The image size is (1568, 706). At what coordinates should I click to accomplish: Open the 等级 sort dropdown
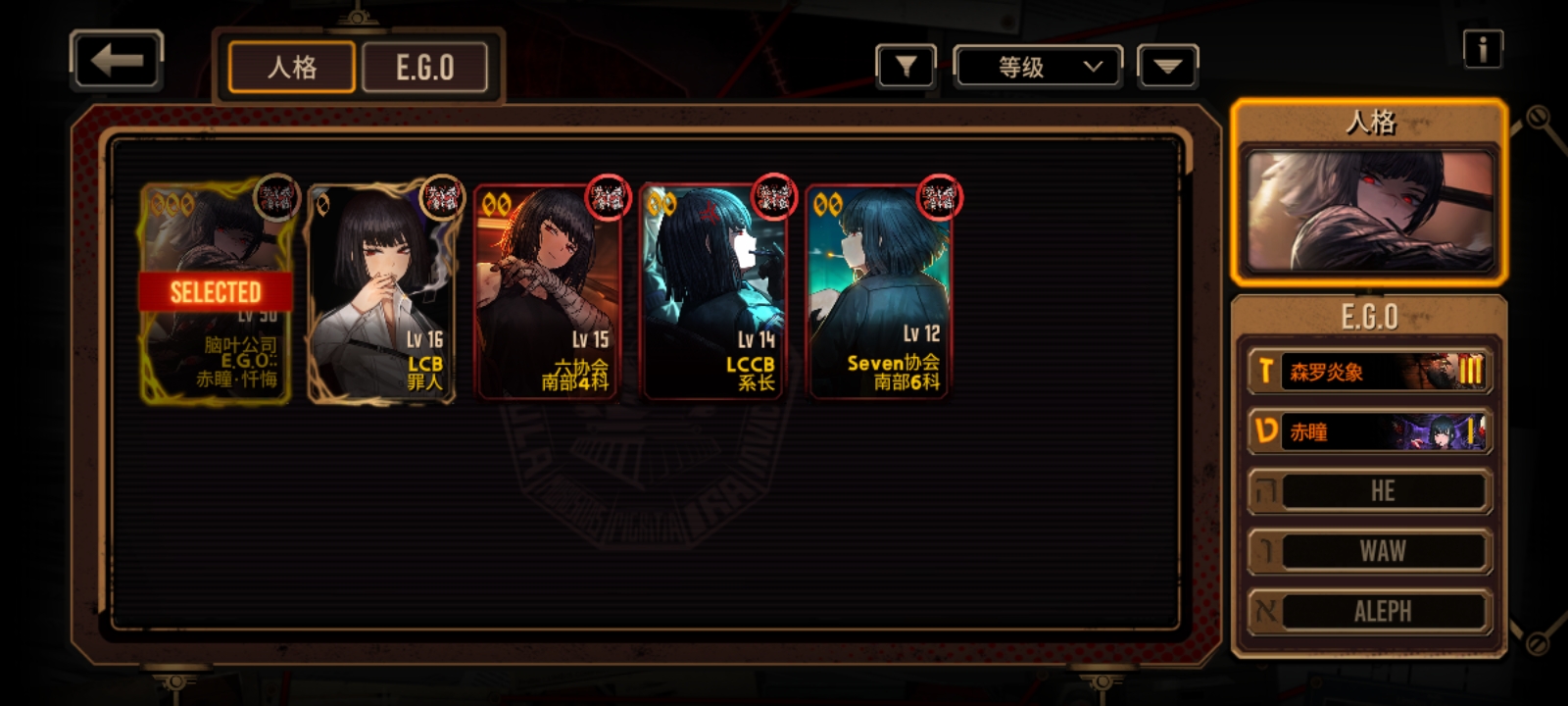tap(1039, 67)
